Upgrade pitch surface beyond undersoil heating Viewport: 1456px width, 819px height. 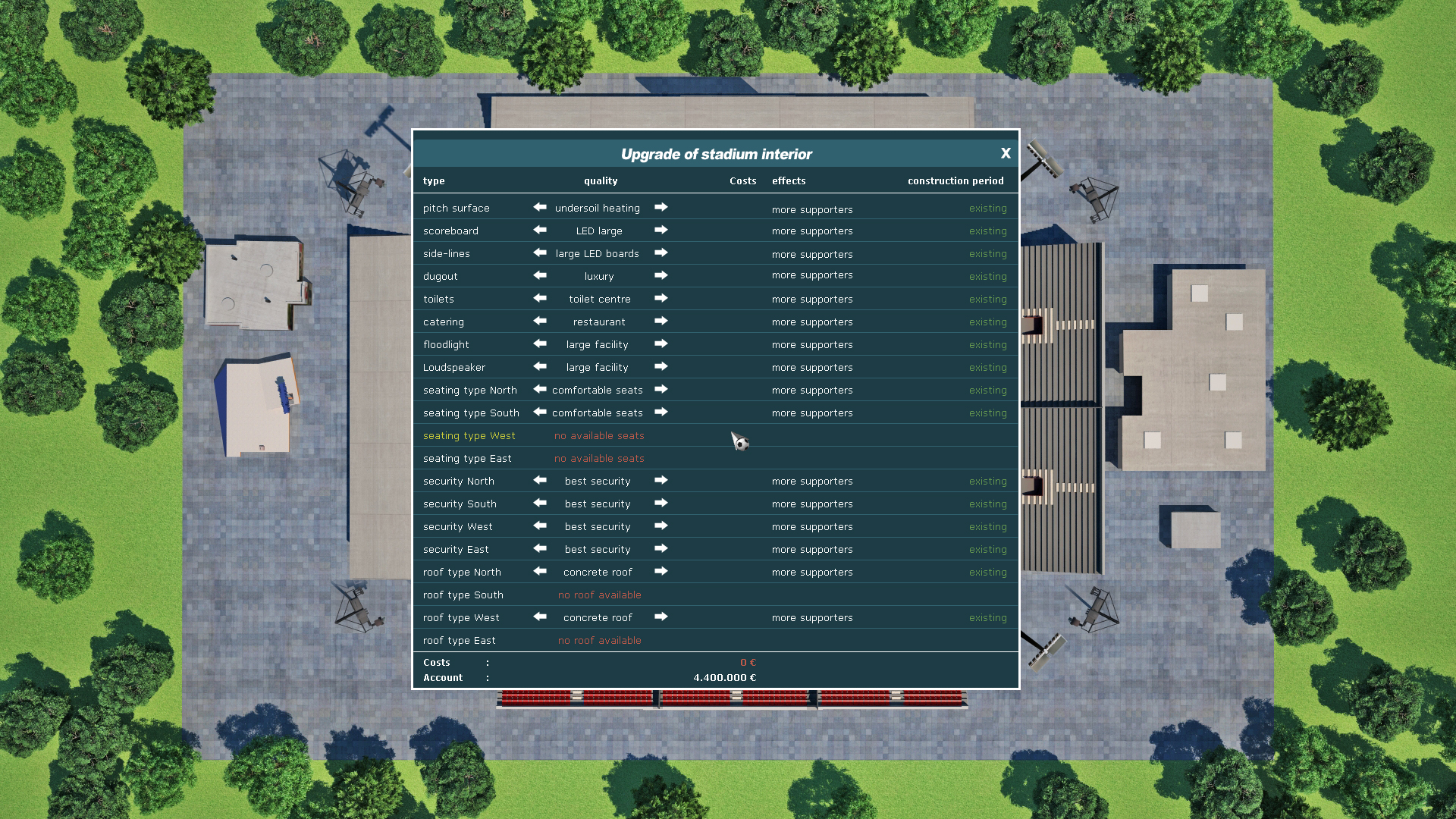[x=661, y=208]
